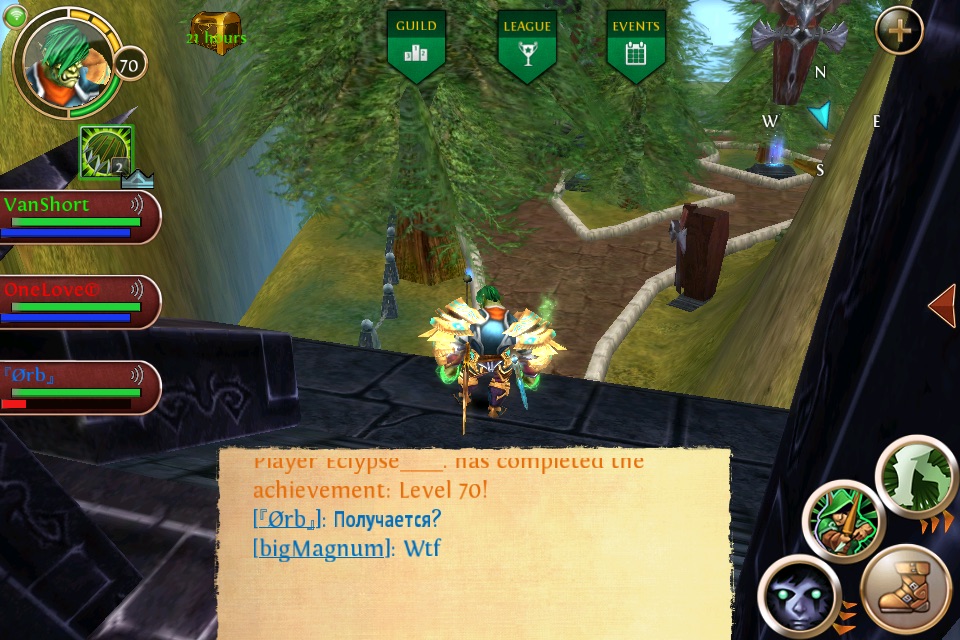
Task: Select party member VanShort's frame
Action: coord(78,217)
